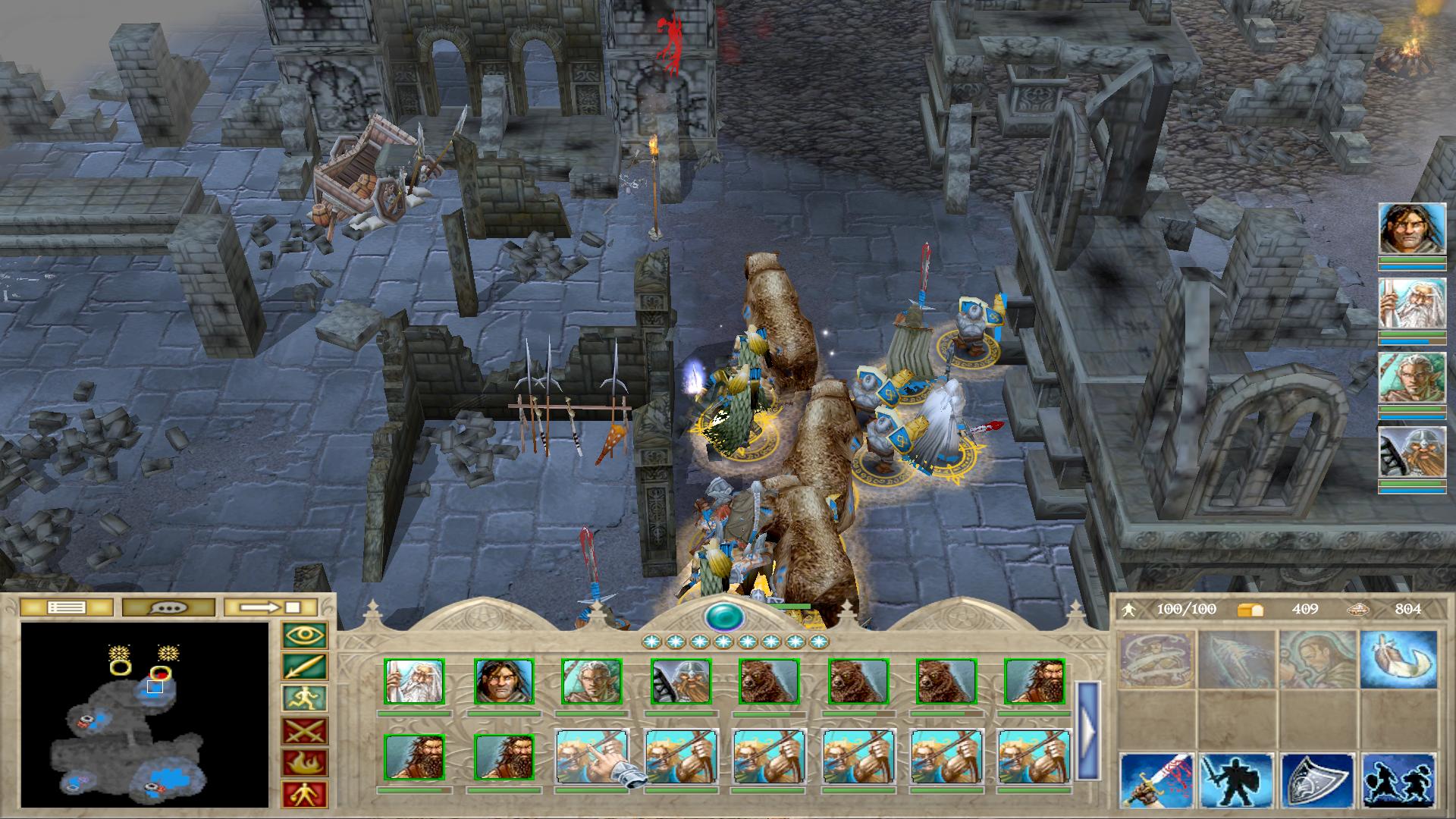
Task: Open the game menu list button
Action: coord(66,607)
